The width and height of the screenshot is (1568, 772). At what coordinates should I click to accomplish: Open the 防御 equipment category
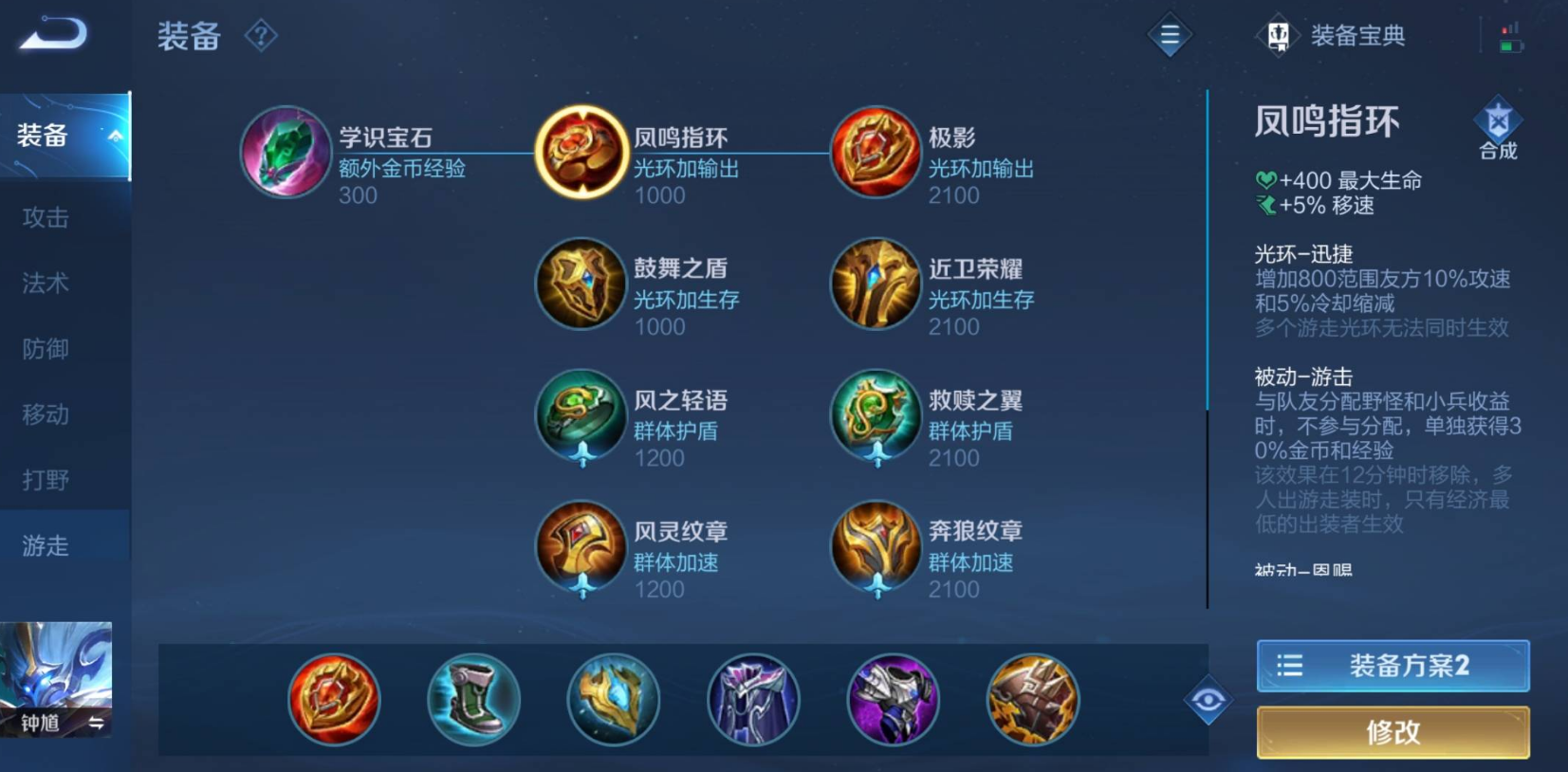pos(44,349)
